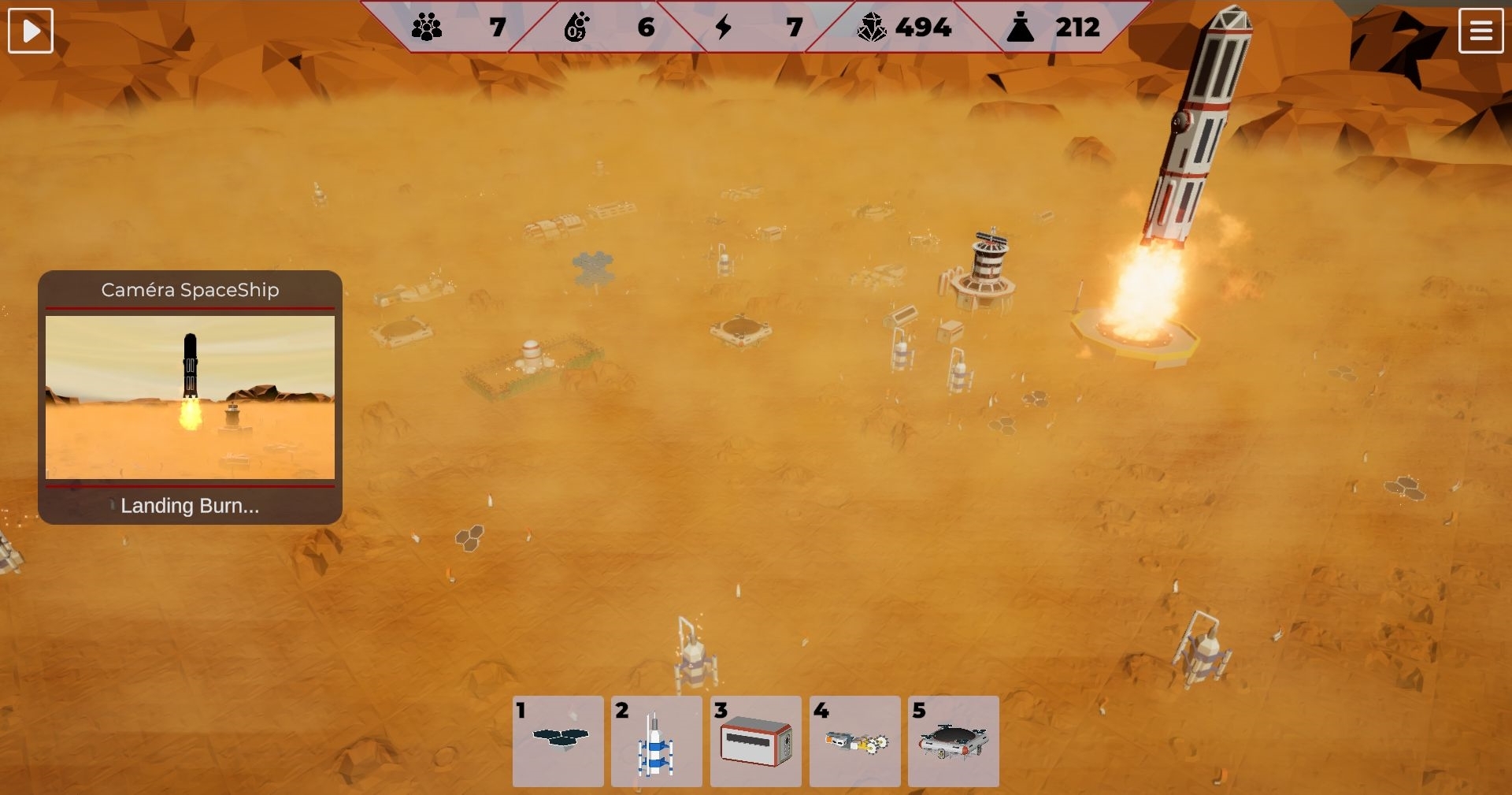1512x795 pixels.
Task: Select the solar panel building slot
Action: 558,741
